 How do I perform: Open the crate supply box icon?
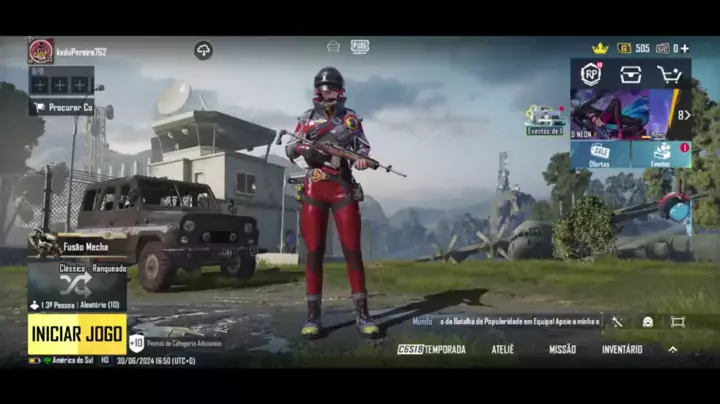tap(630, 74)
